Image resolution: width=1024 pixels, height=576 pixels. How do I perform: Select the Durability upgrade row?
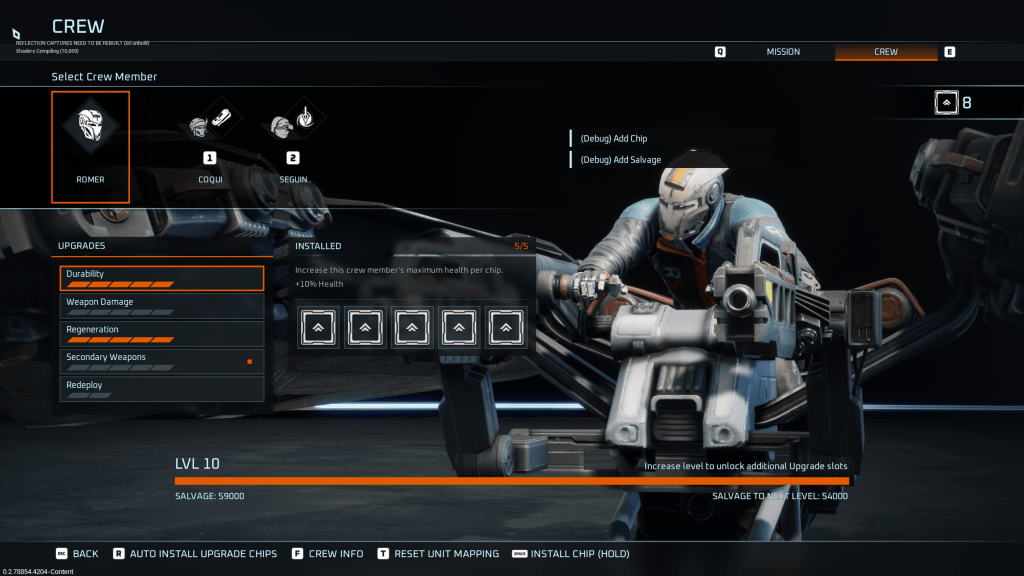point(161,278)
